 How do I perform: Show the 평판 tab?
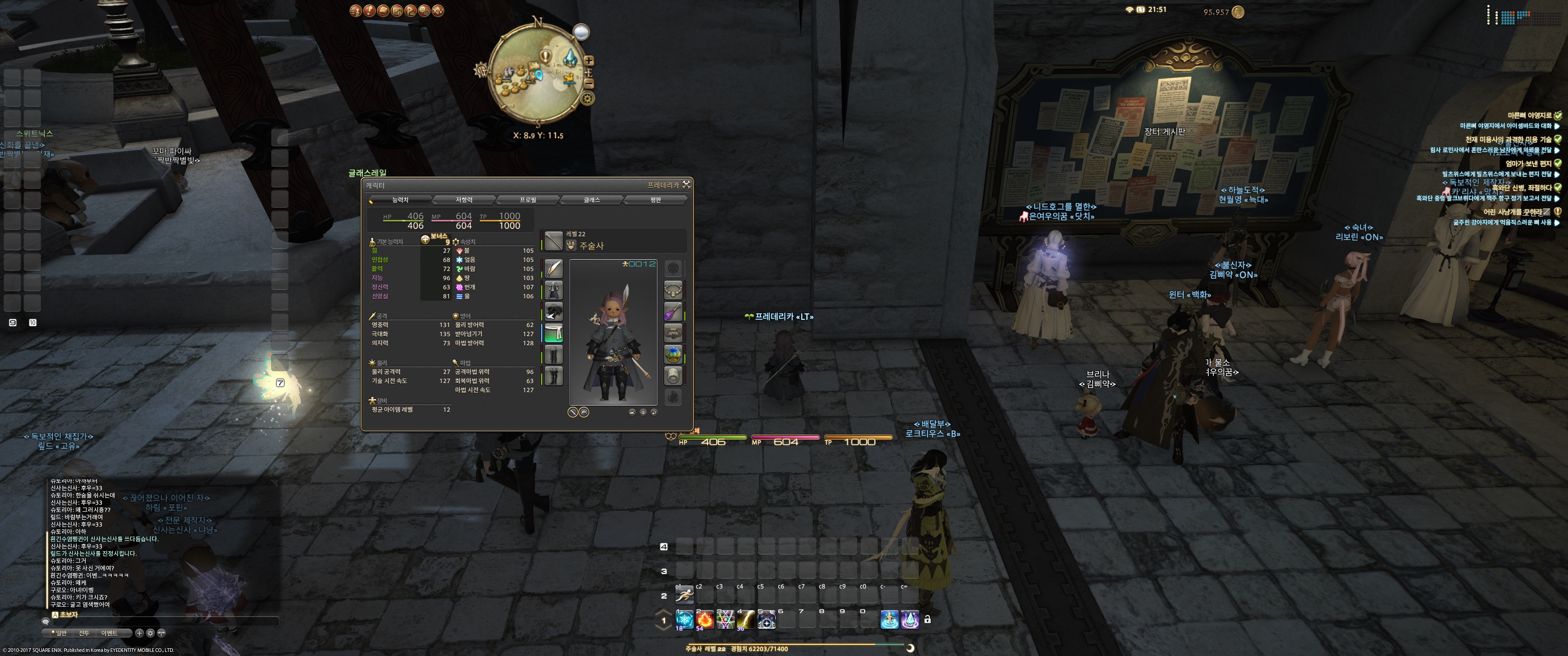pyautogui.click(x=655, y=200)
